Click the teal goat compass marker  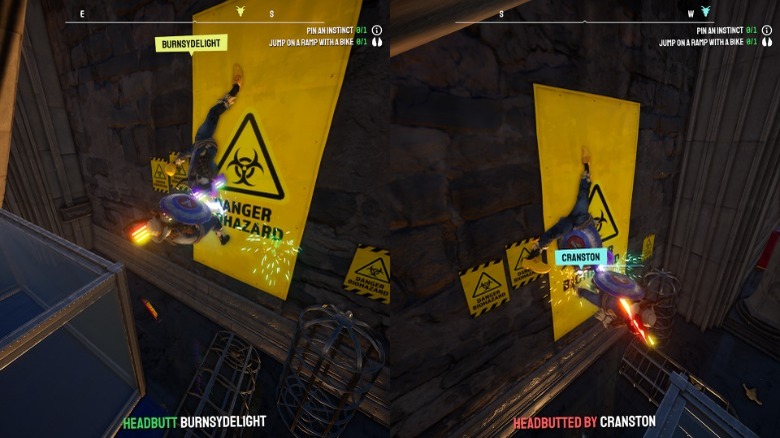coord(705,11)
